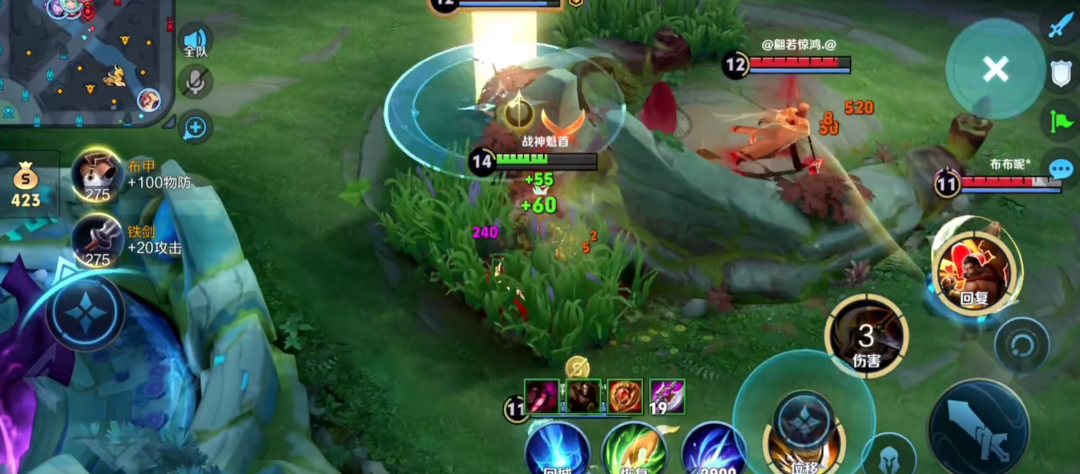The image size is (1080, 474).
Task: Send the sword attack signal
Action: [1060, 24]
